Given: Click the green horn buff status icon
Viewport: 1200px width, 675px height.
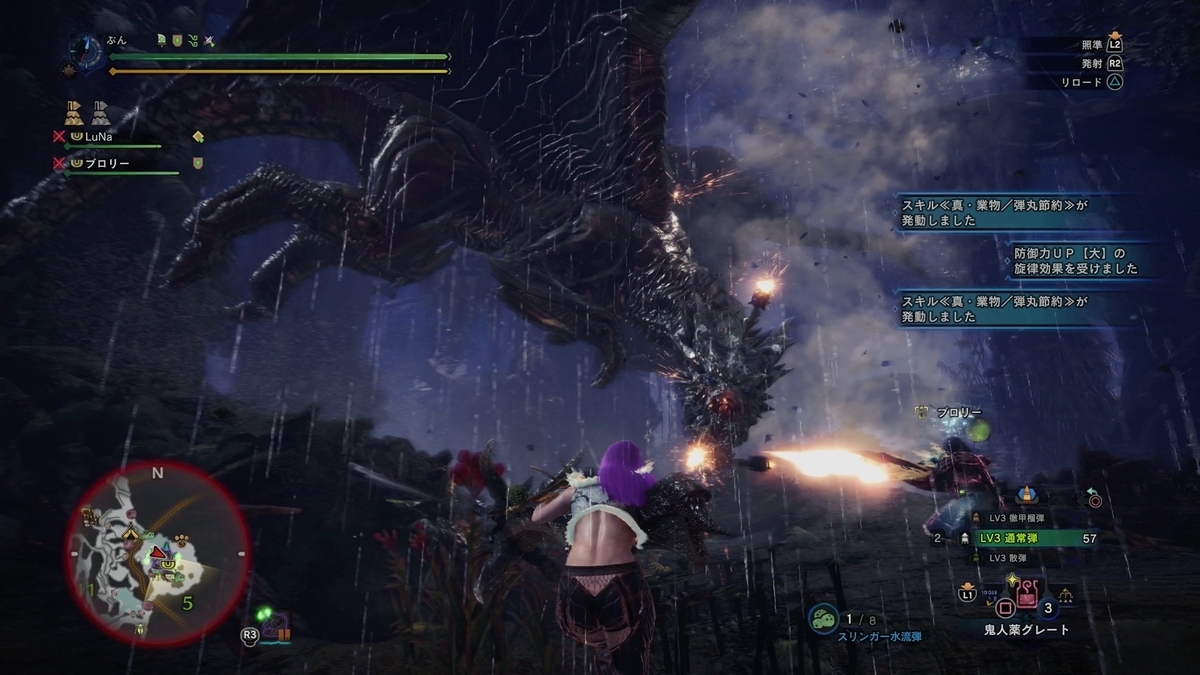Looking at the screenshot, I should (161, 41).
